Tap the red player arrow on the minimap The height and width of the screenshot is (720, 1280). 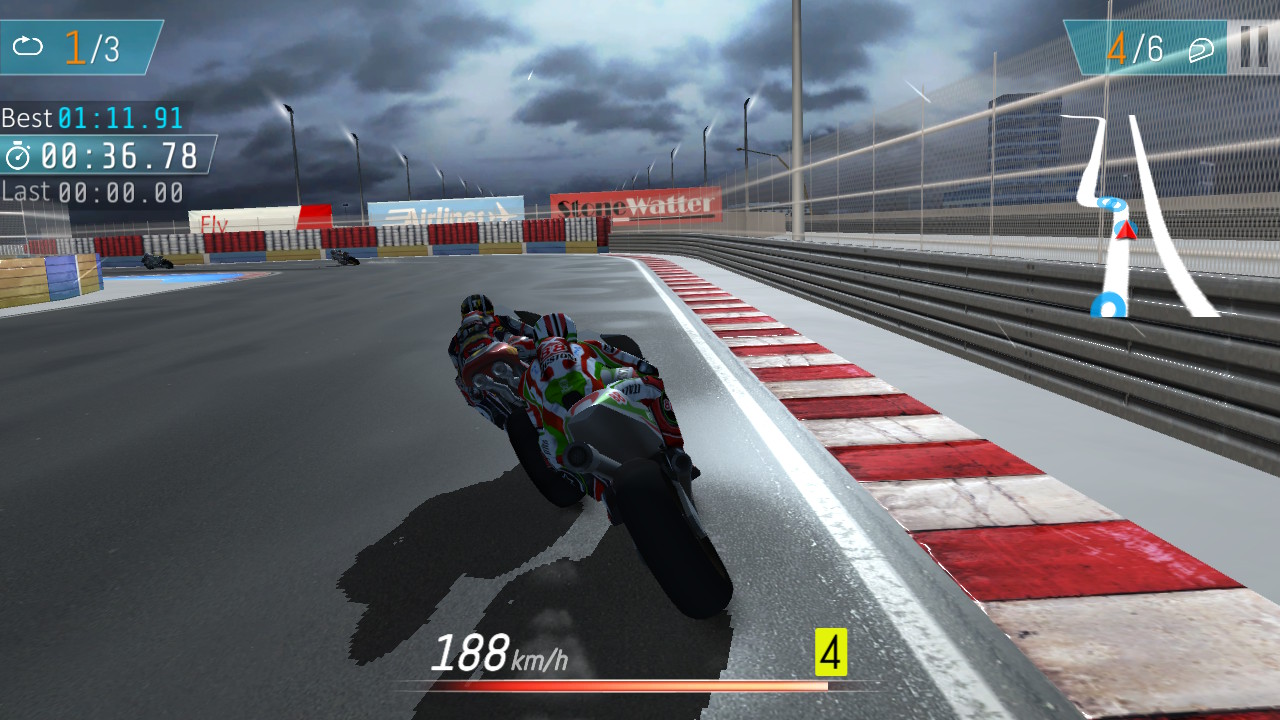pyautogui.click(x=1126, y=232)
